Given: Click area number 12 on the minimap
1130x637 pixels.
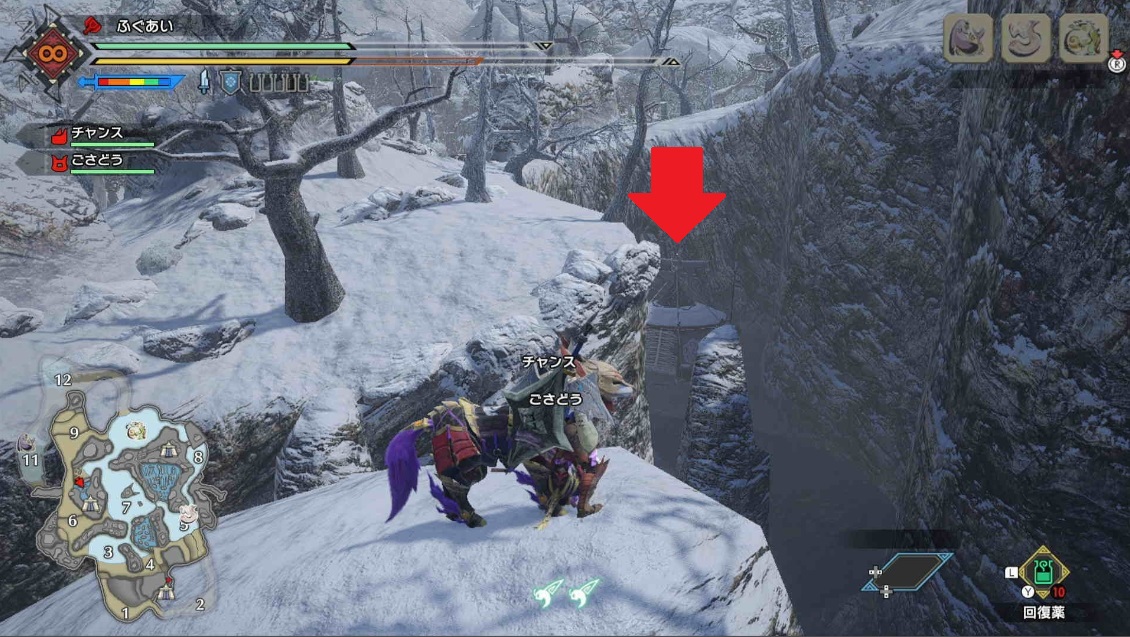Looking at the screenshot, I should pyautogui.click(x=63, y=380).
